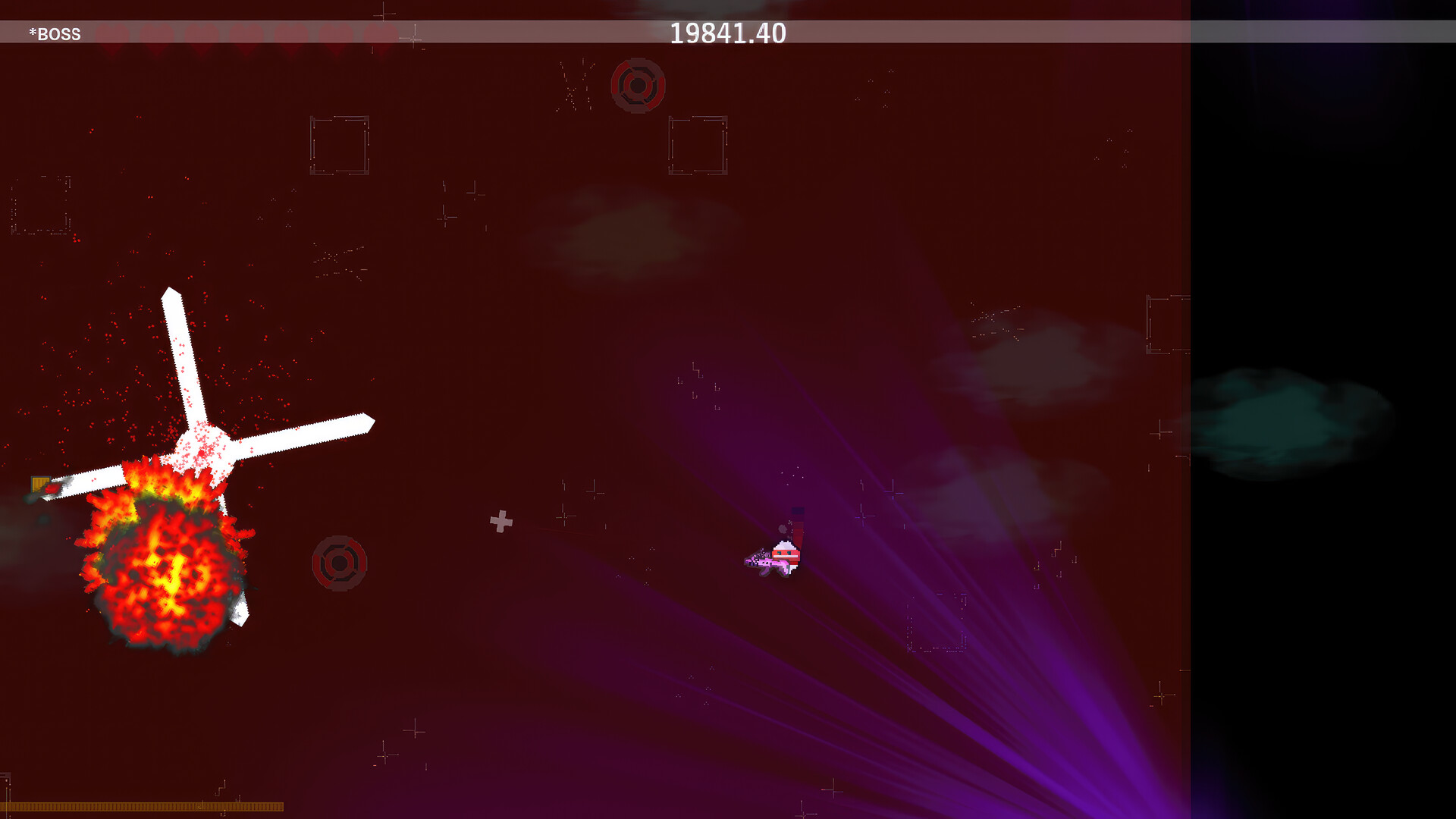Screen dimensions: 1456x819
Task: Click the red circular target near the top
Action: tap(639, 85)
